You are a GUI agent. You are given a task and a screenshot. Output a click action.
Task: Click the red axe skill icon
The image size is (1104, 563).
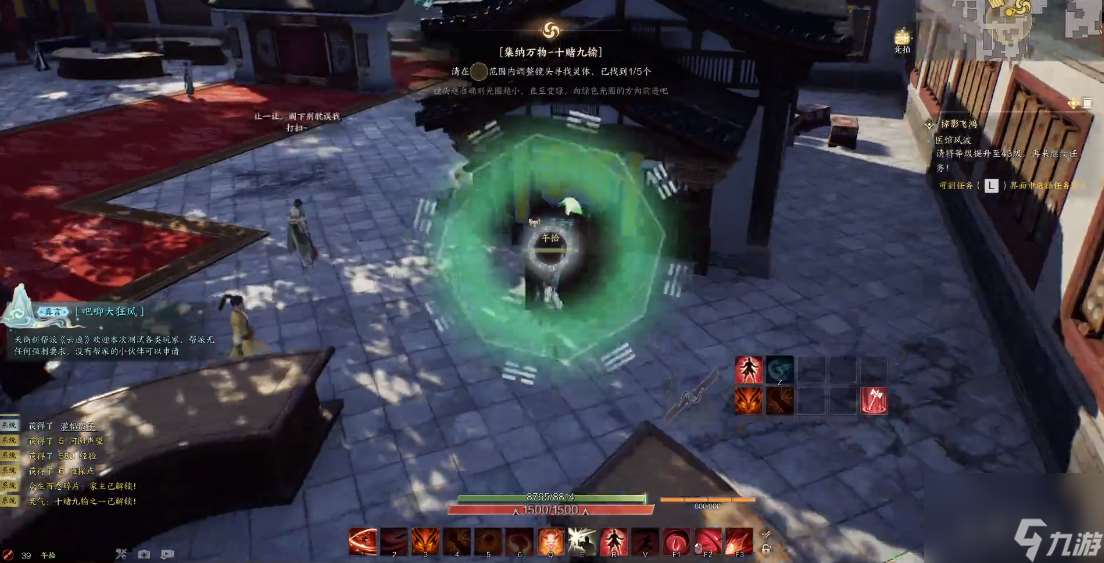point(874,400)
